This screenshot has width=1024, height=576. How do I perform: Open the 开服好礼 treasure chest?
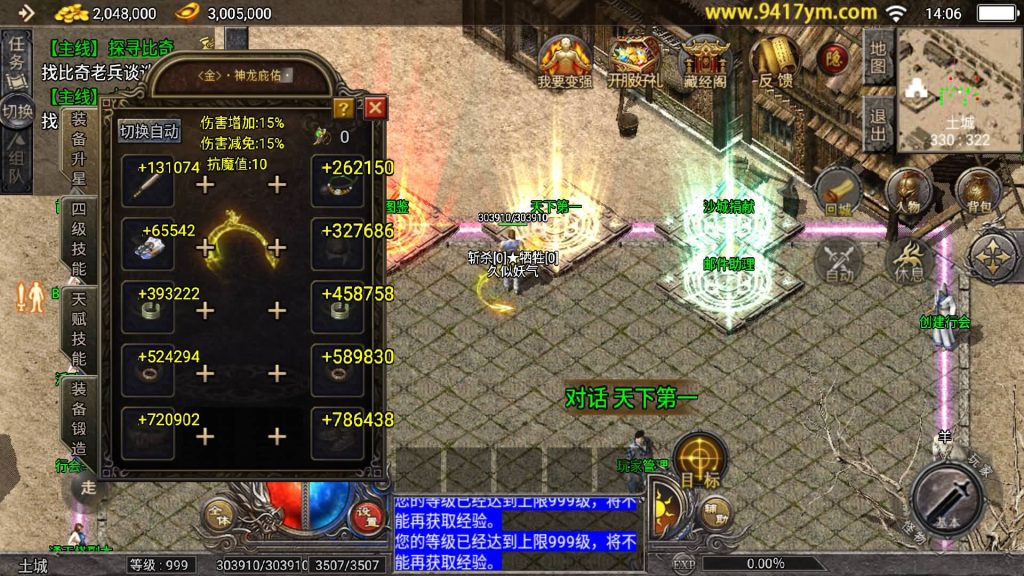(635, 62)
